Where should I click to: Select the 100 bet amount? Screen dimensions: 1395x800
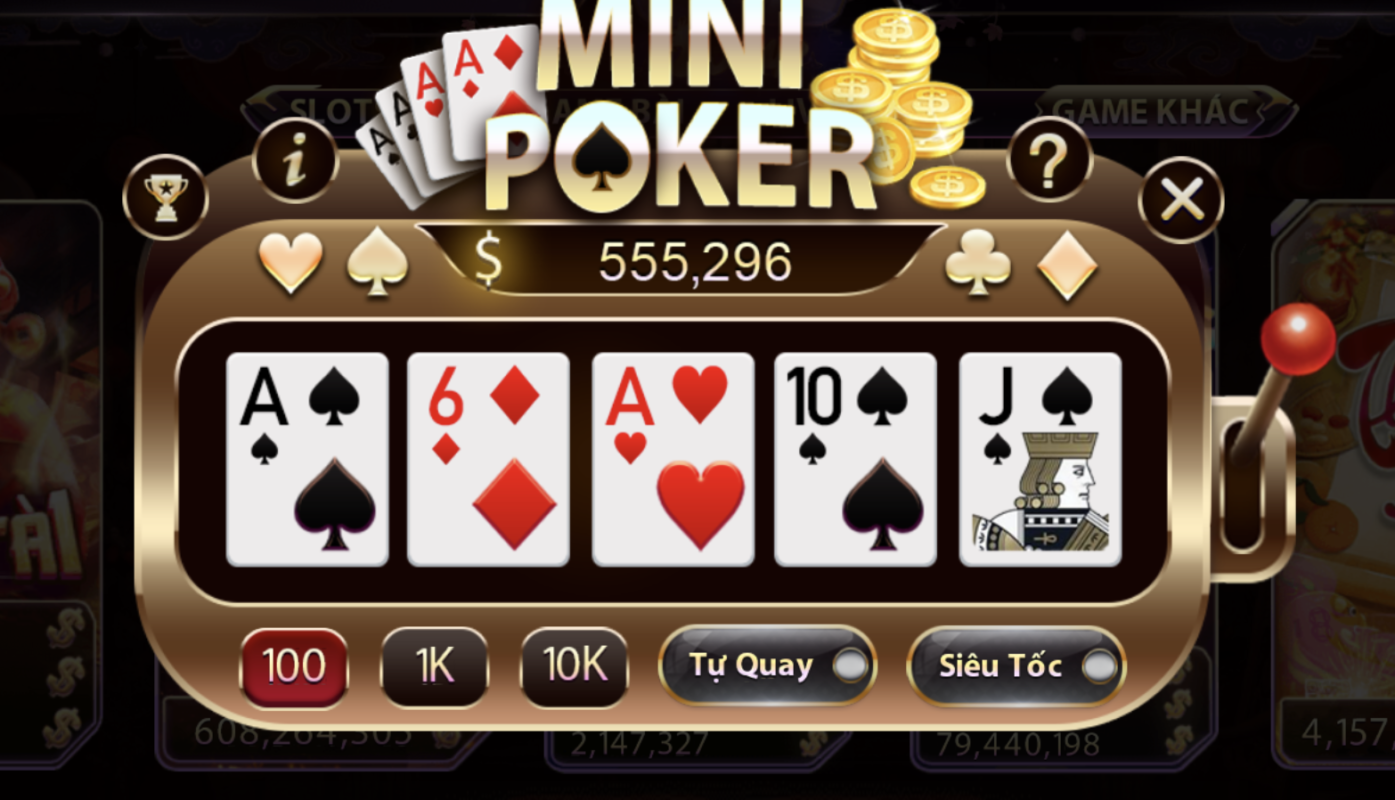294,666
